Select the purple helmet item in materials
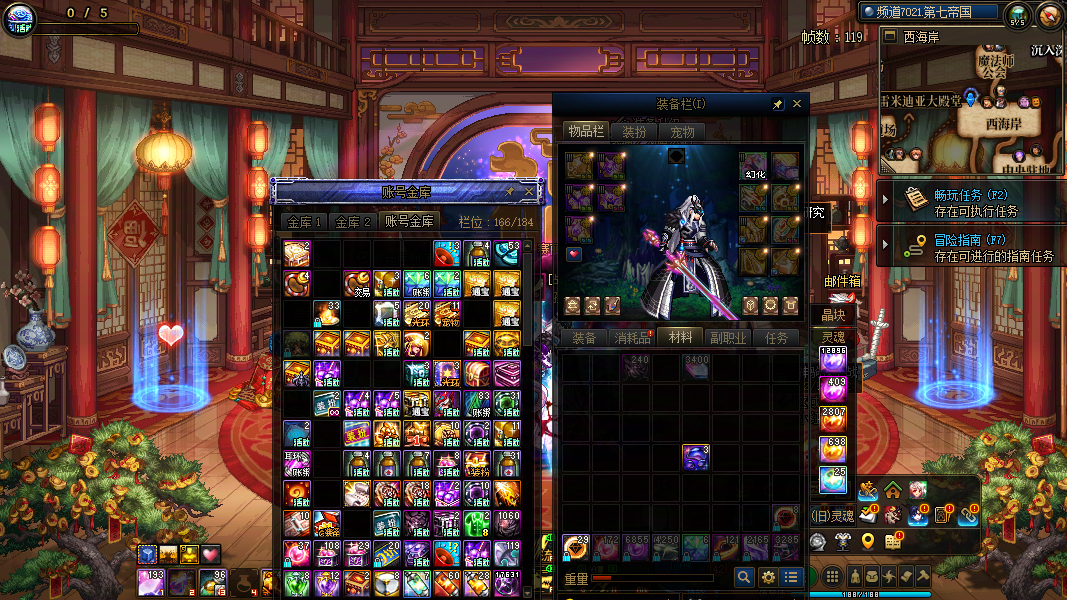1067x600 pixels. click(696, 457)
